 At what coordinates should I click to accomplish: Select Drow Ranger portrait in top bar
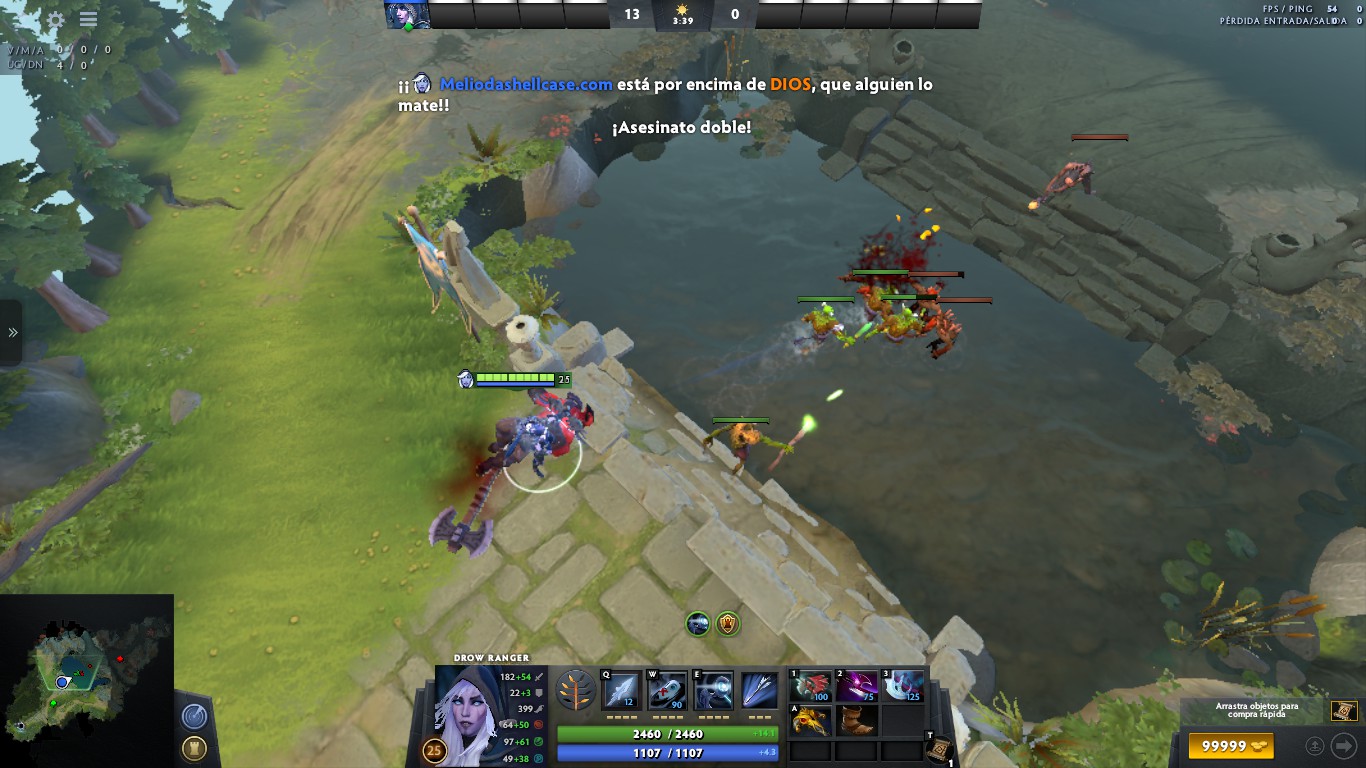tap(408, 15)
